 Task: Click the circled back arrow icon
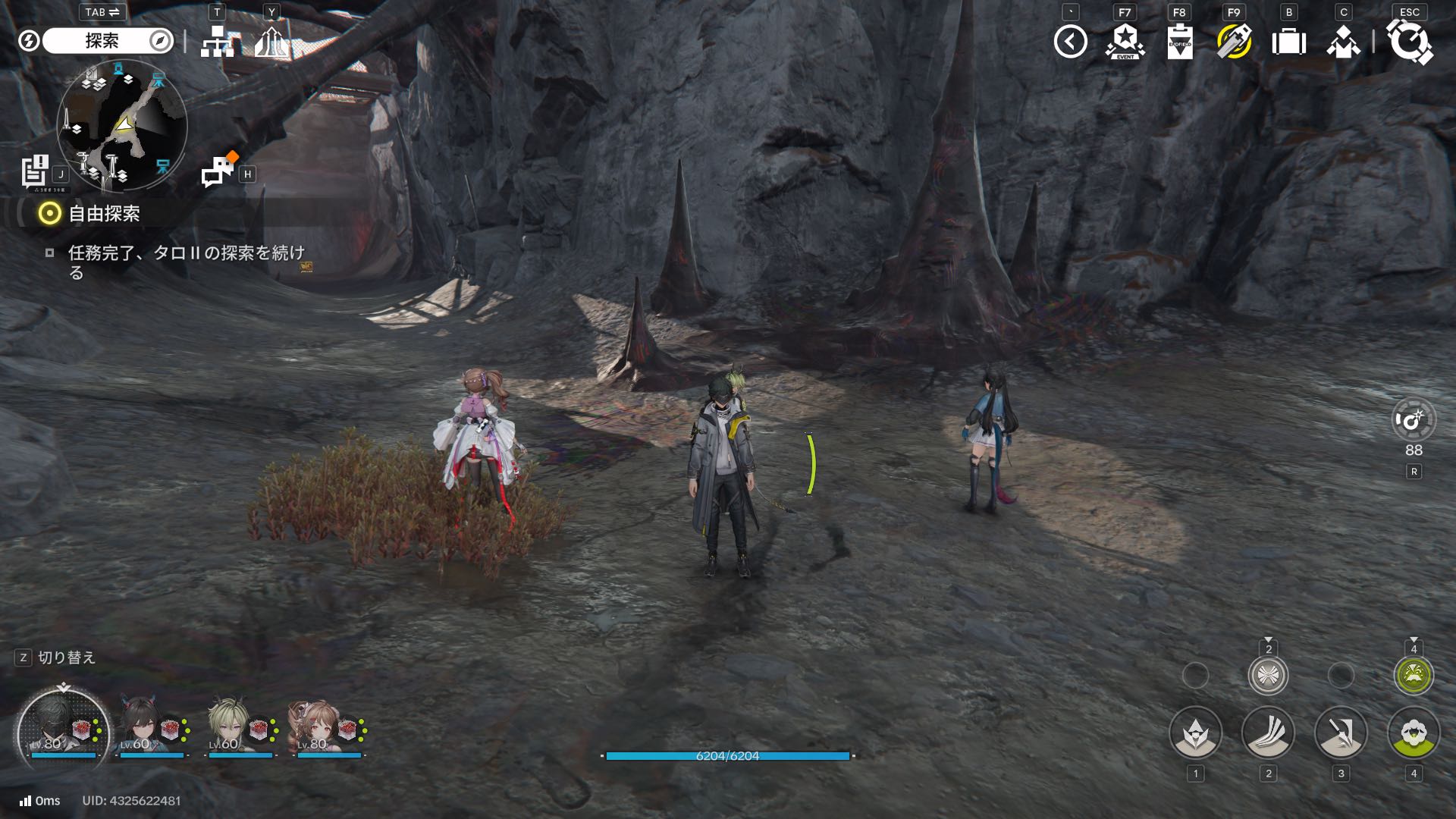[x=1070, y=42]
